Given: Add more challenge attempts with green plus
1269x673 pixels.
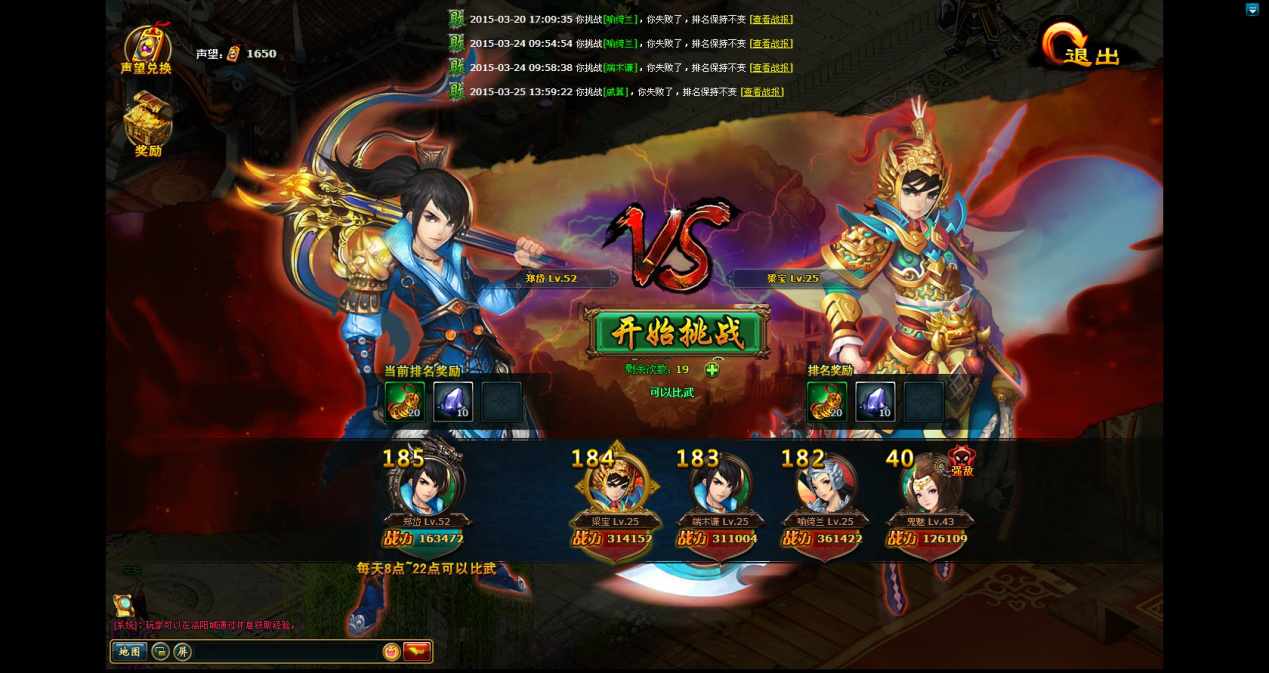Looking at the screenshot, I should coord(712,370).
